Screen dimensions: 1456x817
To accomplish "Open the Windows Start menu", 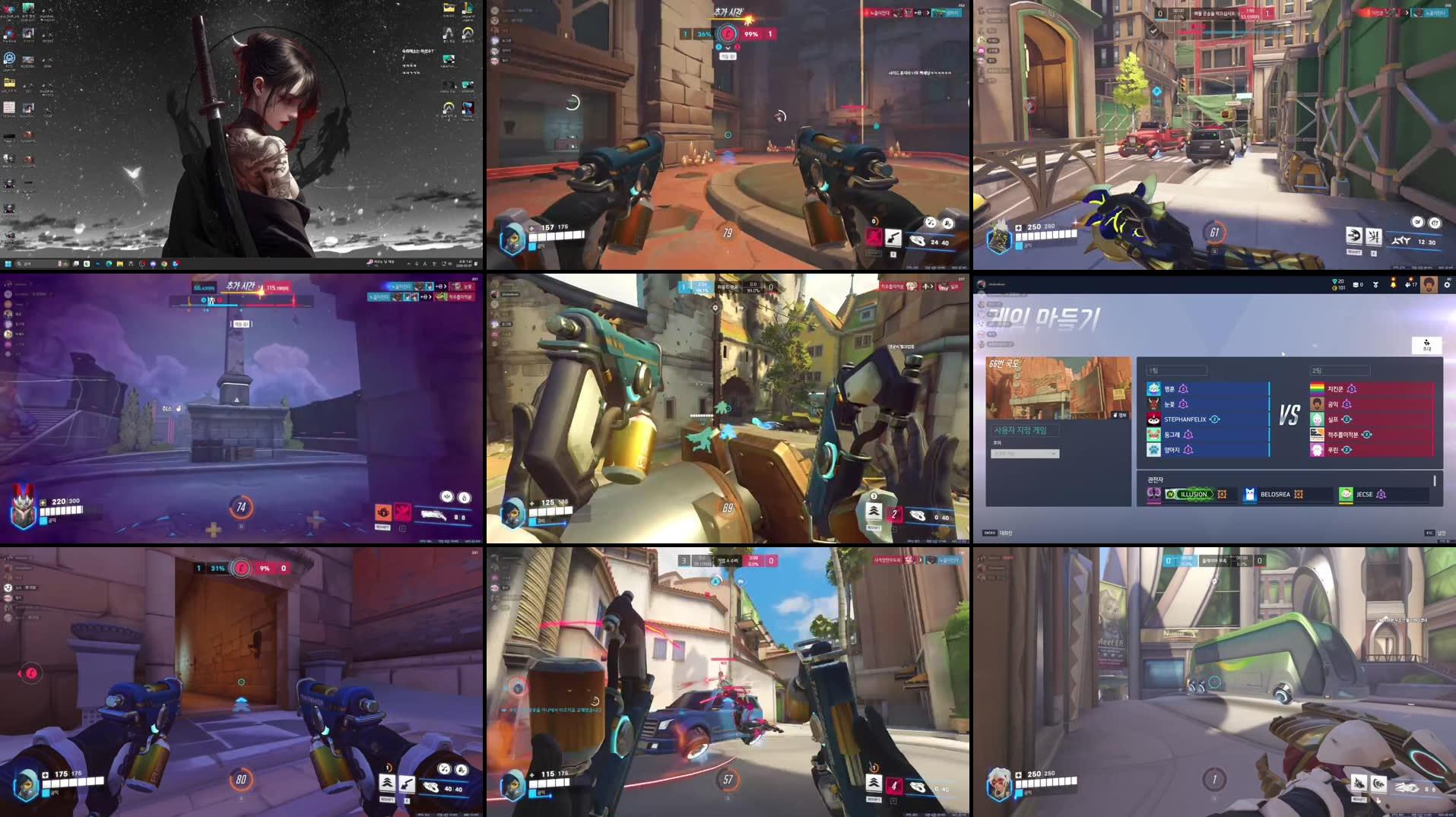I will 8,265.
